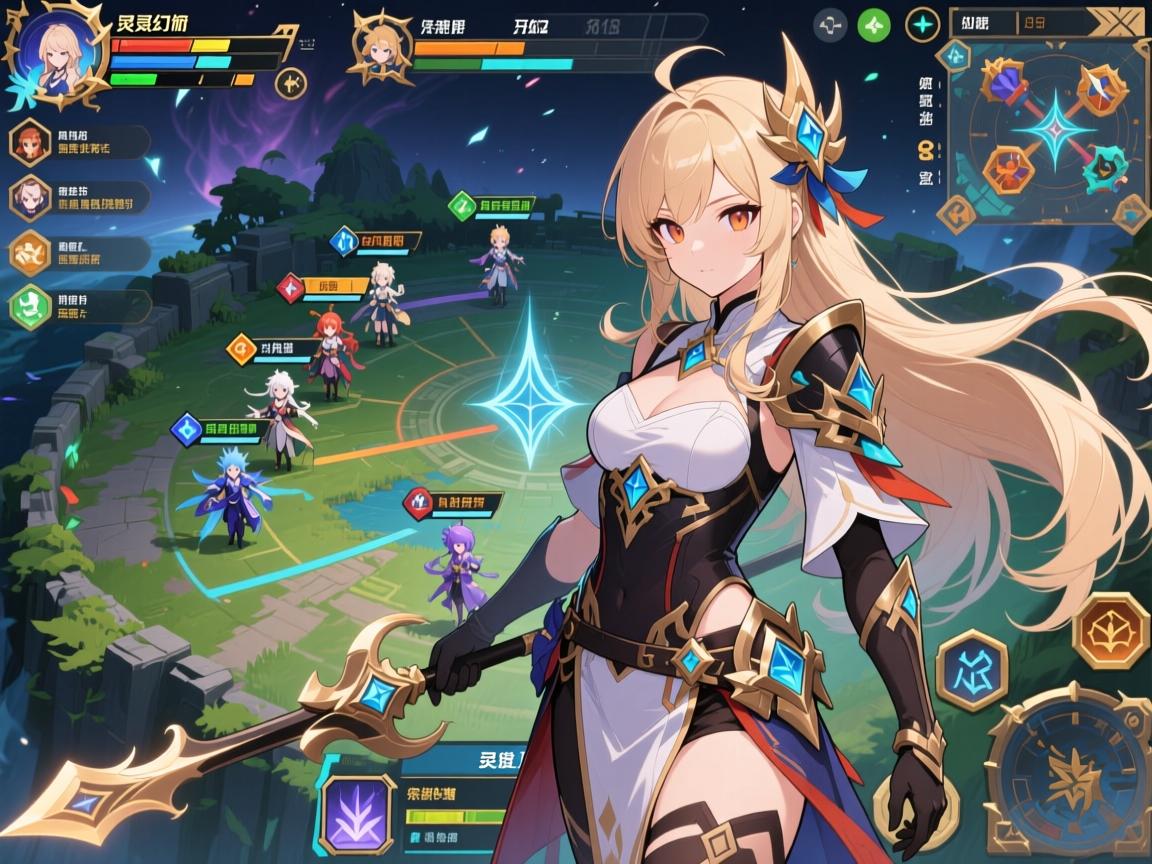Choose the green hexagon party entry

tap(30, 305)
